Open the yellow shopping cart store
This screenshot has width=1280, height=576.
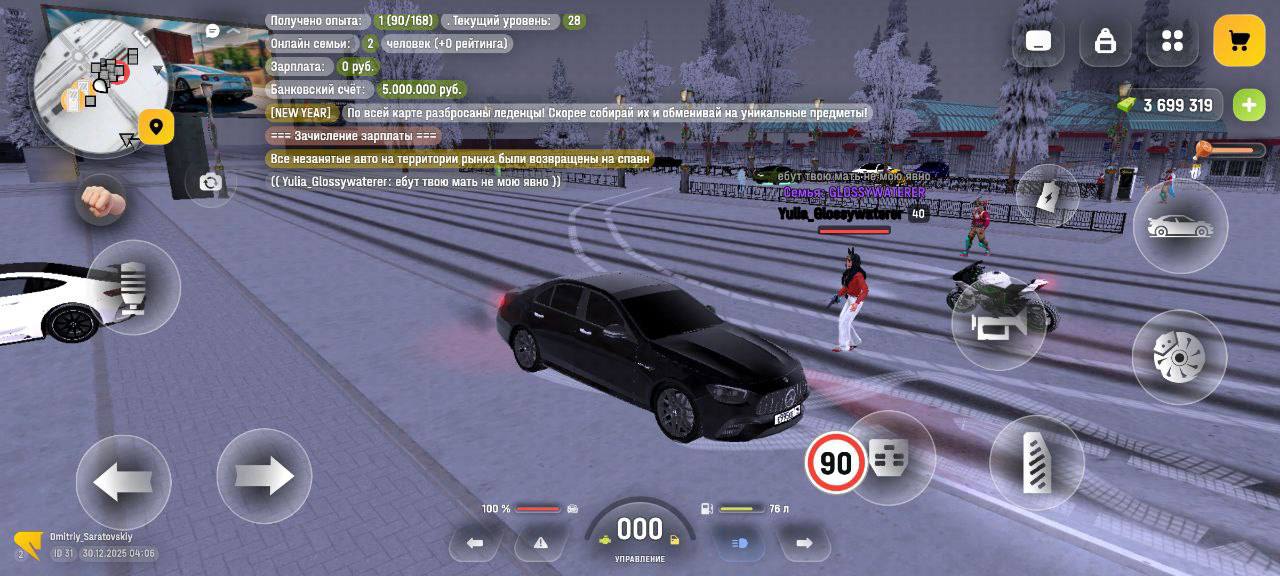pos(1239,41)
